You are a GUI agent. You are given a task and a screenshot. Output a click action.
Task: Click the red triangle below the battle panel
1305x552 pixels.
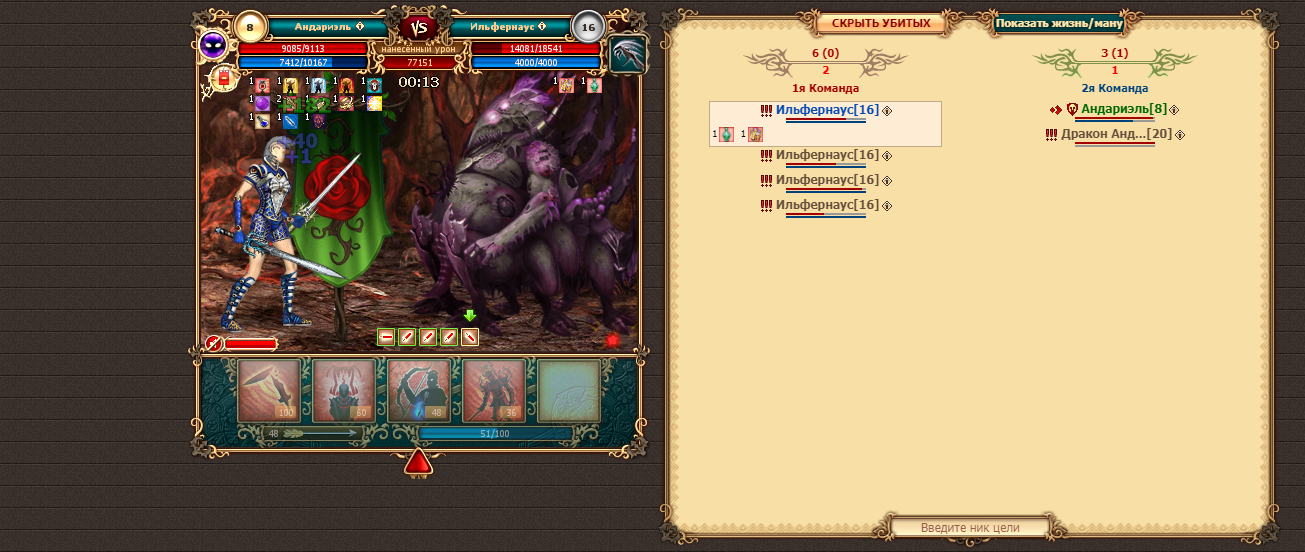coord(418,461)
